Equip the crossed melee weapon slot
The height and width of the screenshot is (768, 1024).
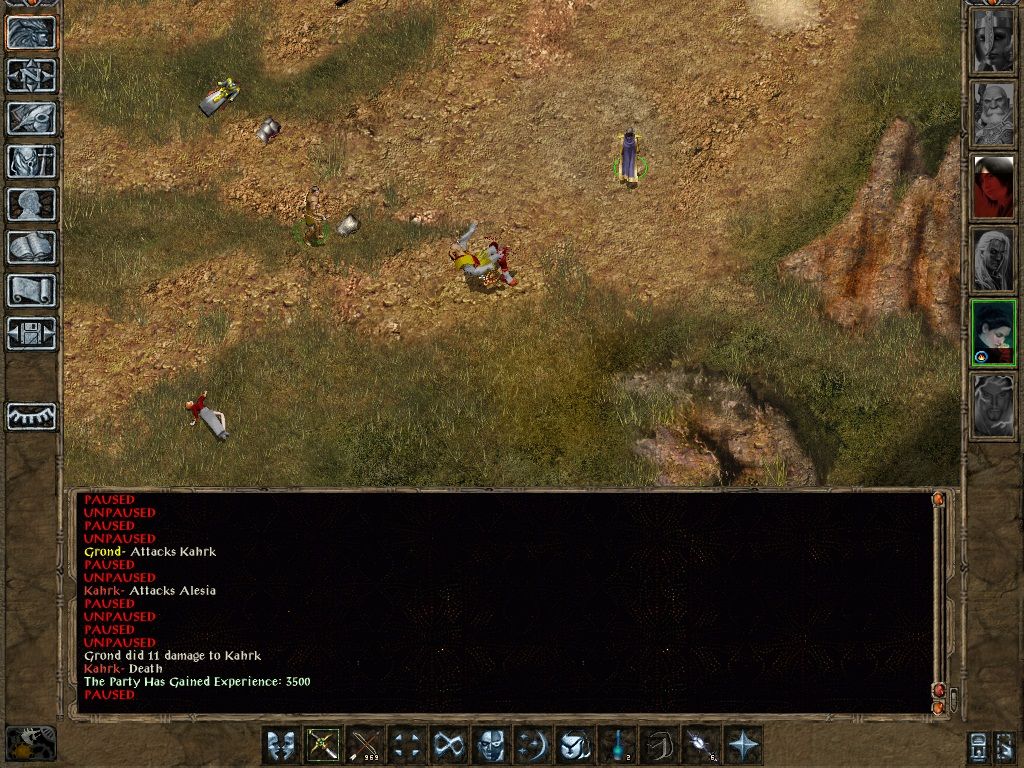323,745
